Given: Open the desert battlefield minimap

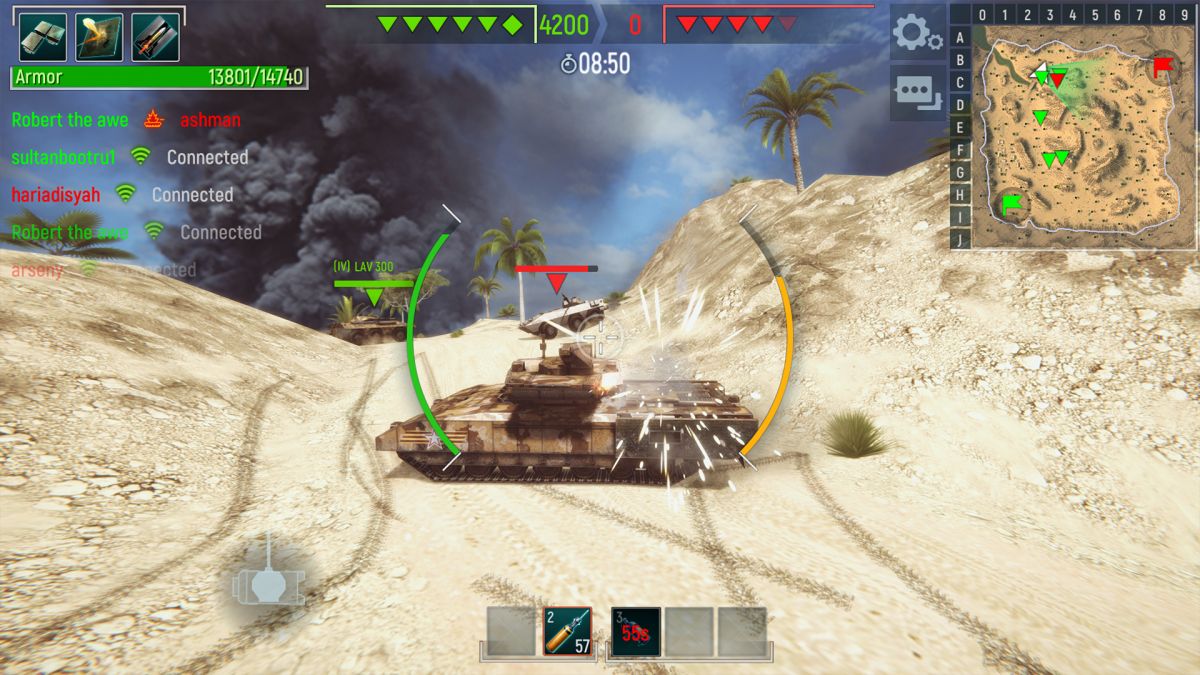Looking at the screenshot, I should click(x=1084, y=136).
